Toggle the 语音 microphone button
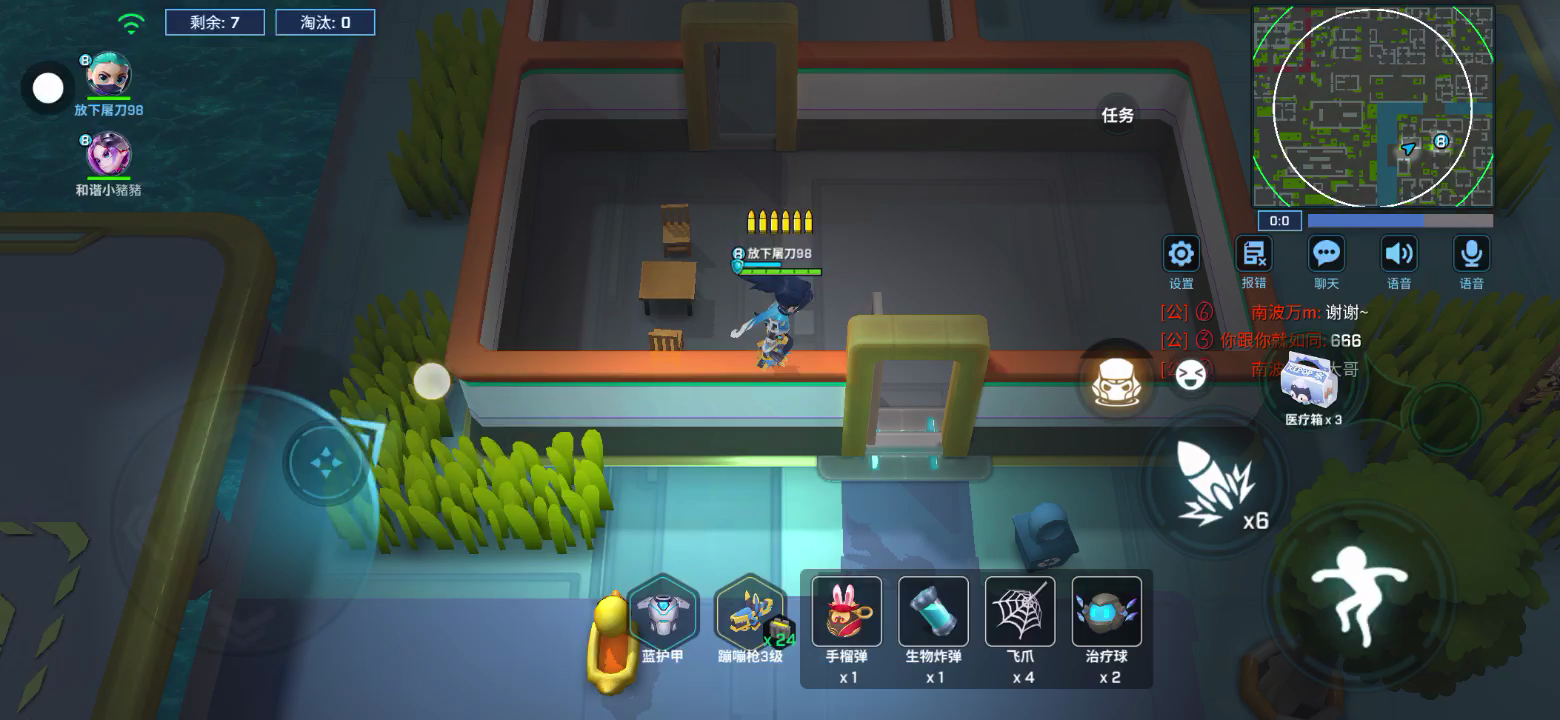This screenshot has height=720, width=1560. [1471, 255]
